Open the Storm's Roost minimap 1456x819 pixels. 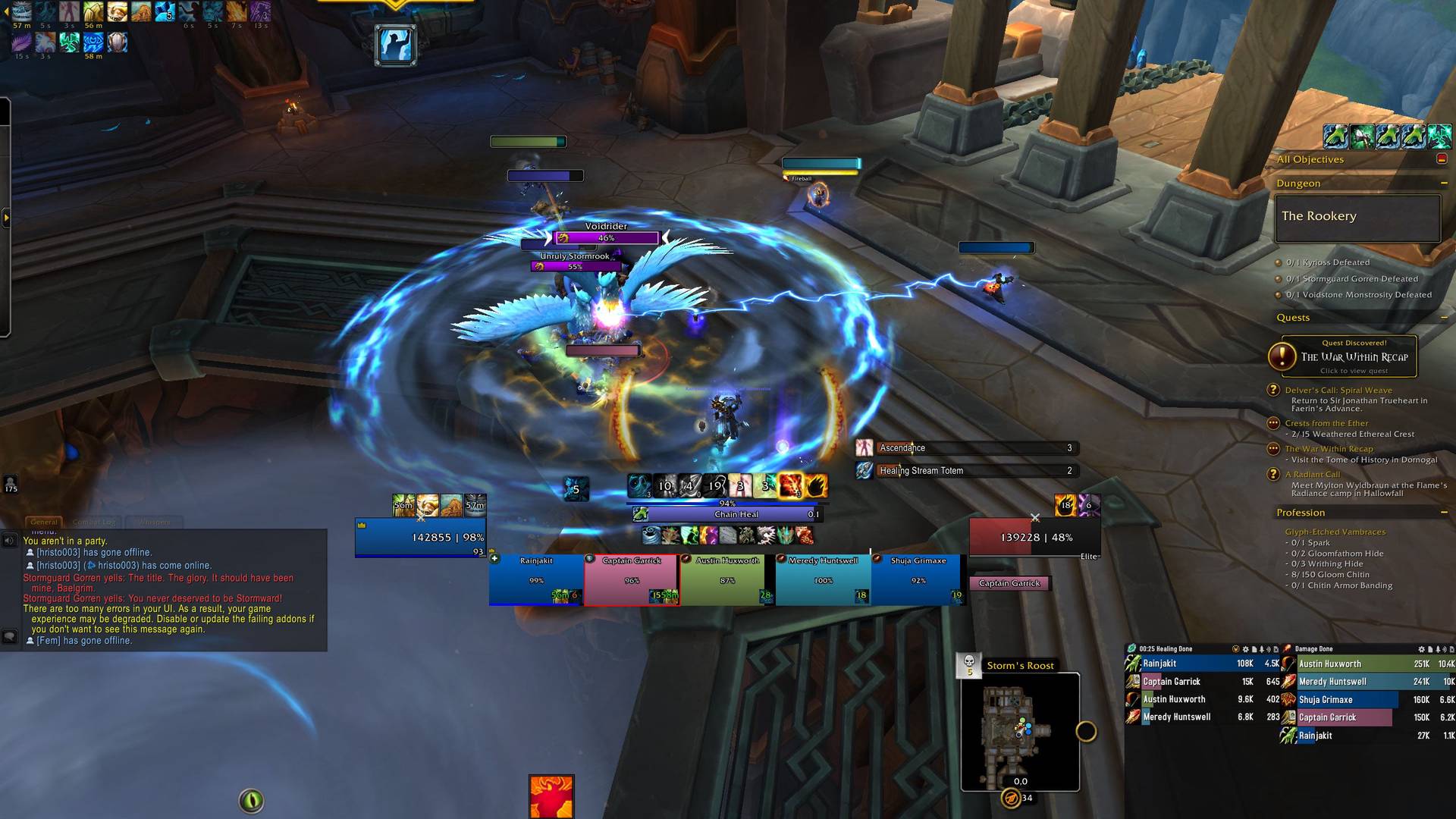tap(1020, 732)
